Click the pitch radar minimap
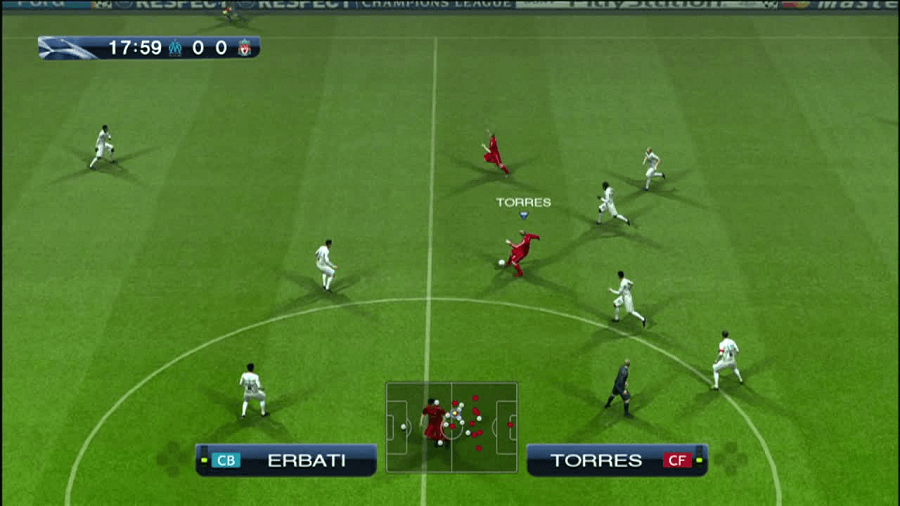 tap(451, 426)
